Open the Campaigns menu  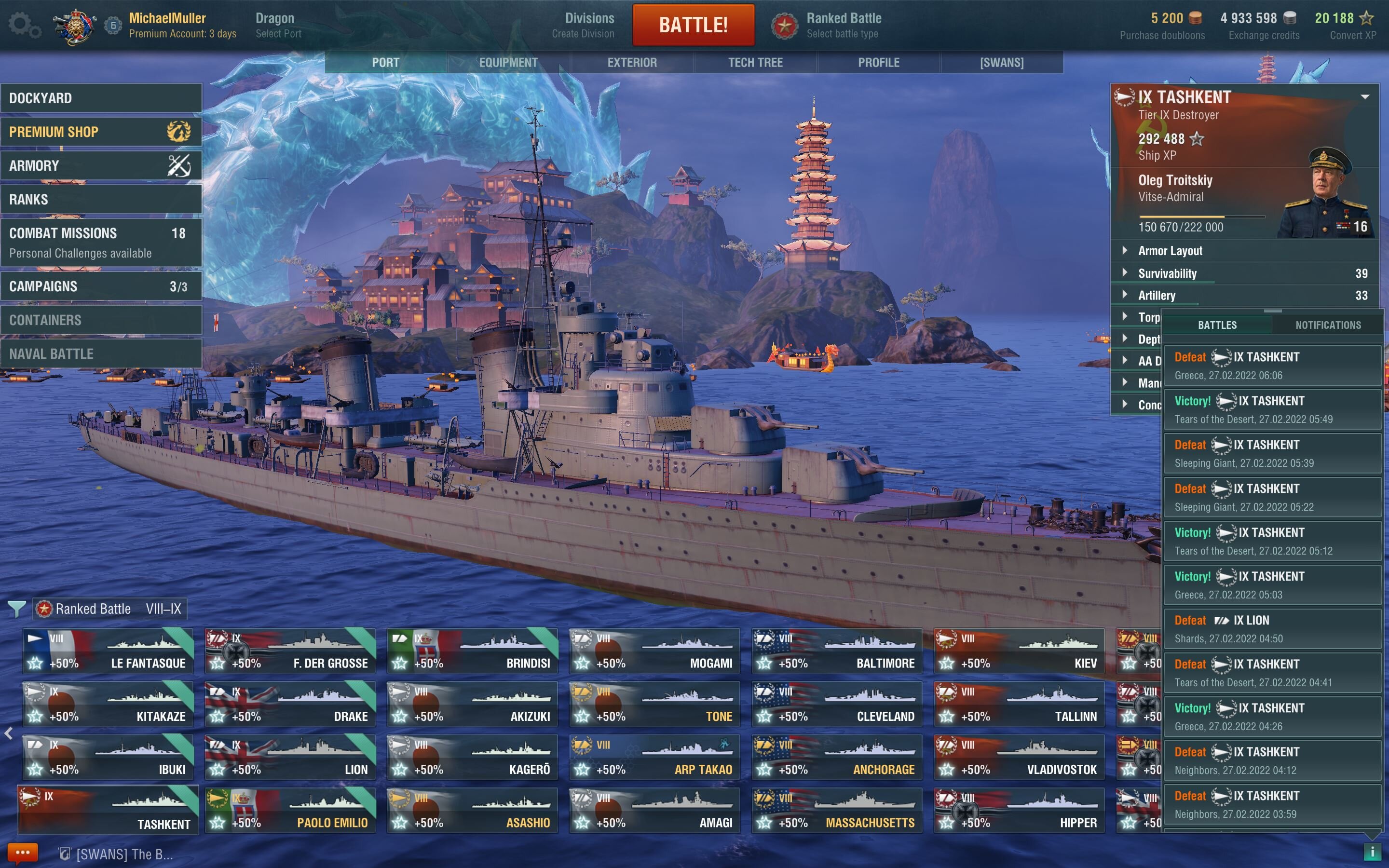101,286
